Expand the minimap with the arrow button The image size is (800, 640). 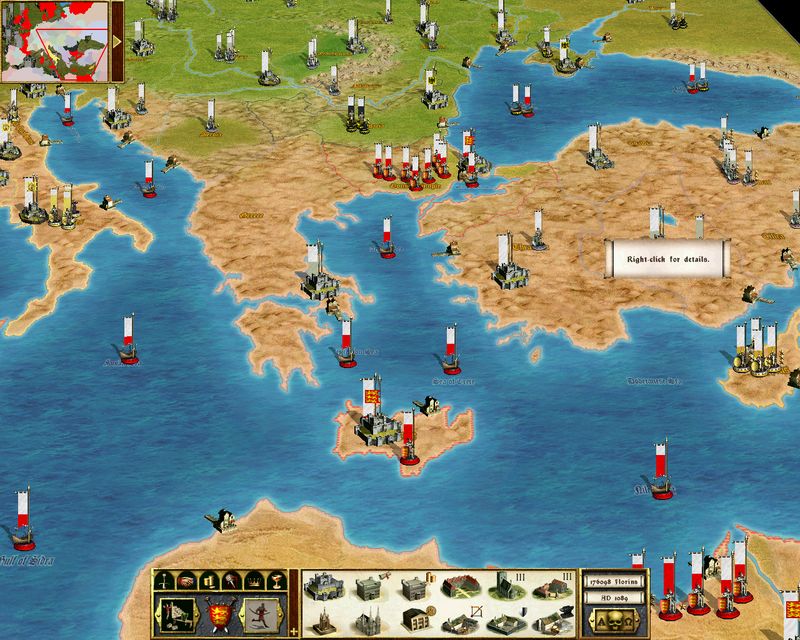[x=118, y=41]
